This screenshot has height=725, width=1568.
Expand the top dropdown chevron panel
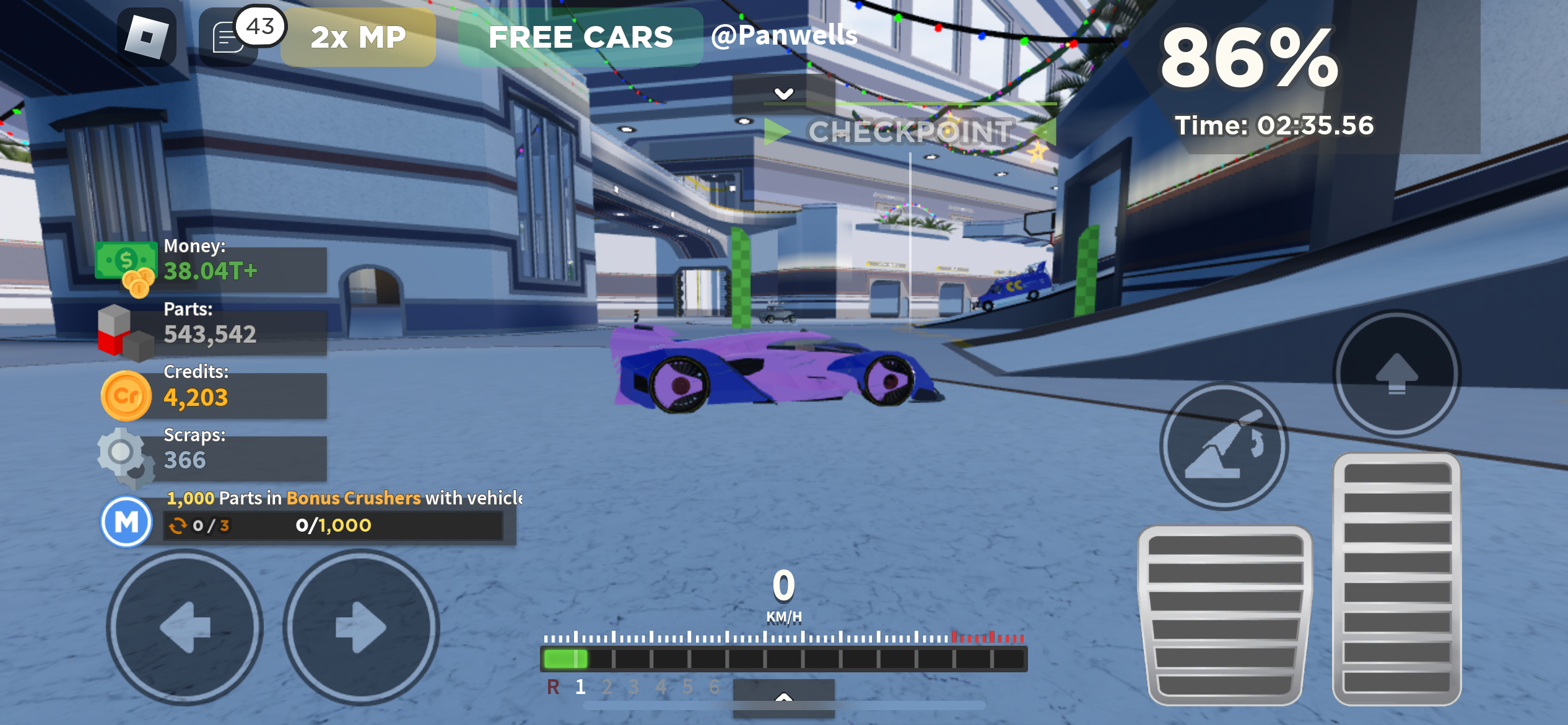[783, 94]
